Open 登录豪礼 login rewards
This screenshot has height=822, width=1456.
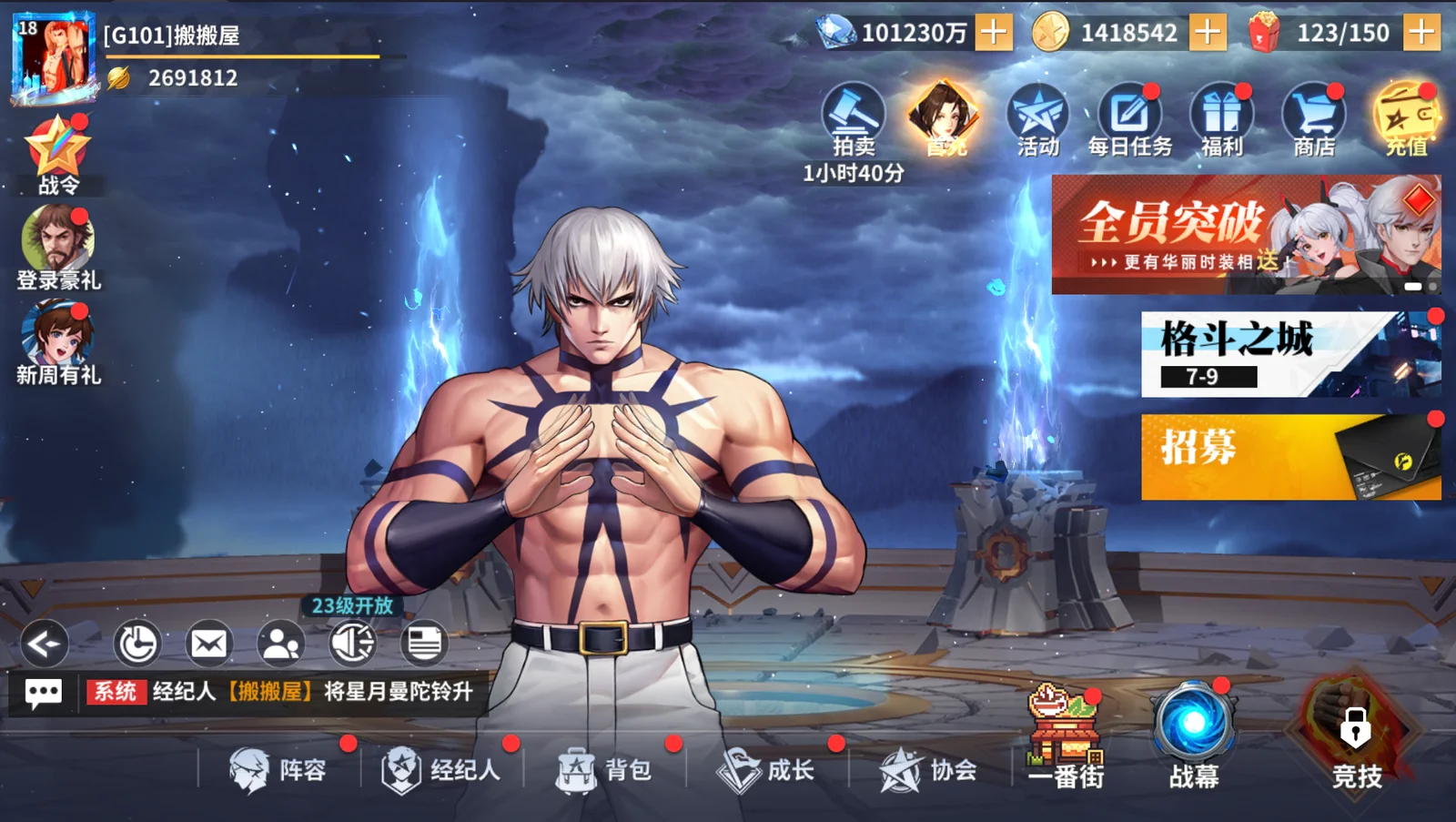tap(58, 238)
